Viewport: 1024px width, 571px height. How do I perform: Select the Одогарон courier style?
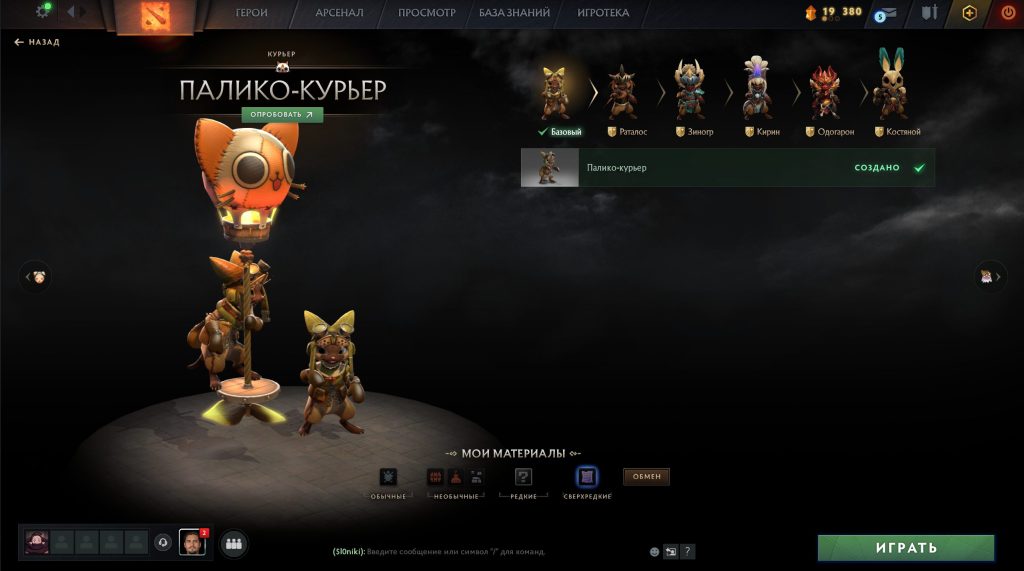point(825,95)
